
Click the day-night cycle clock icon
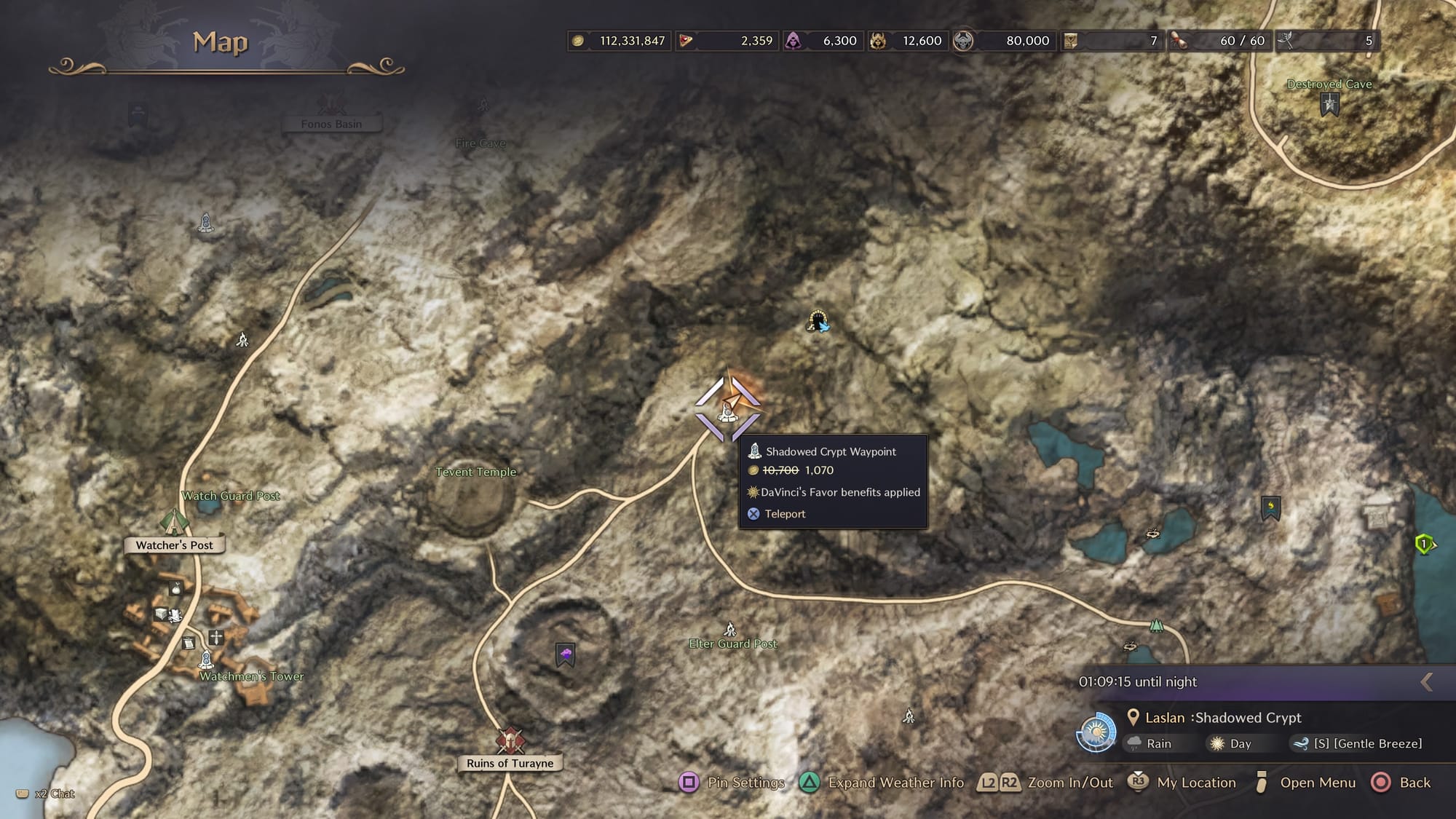coord(1096,732)
